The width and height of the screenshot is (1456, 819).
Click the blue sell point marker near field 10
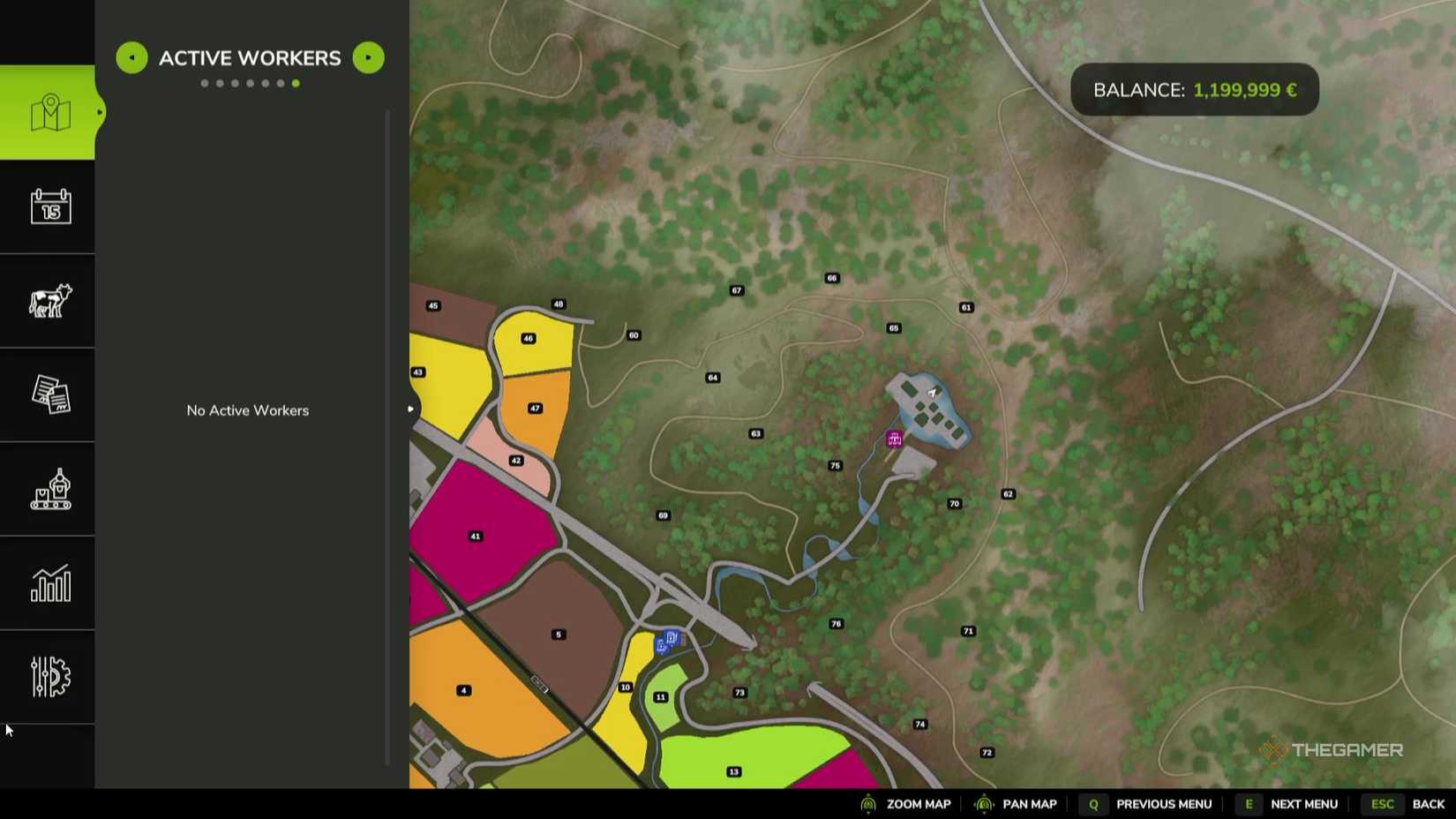click(669, 636)
